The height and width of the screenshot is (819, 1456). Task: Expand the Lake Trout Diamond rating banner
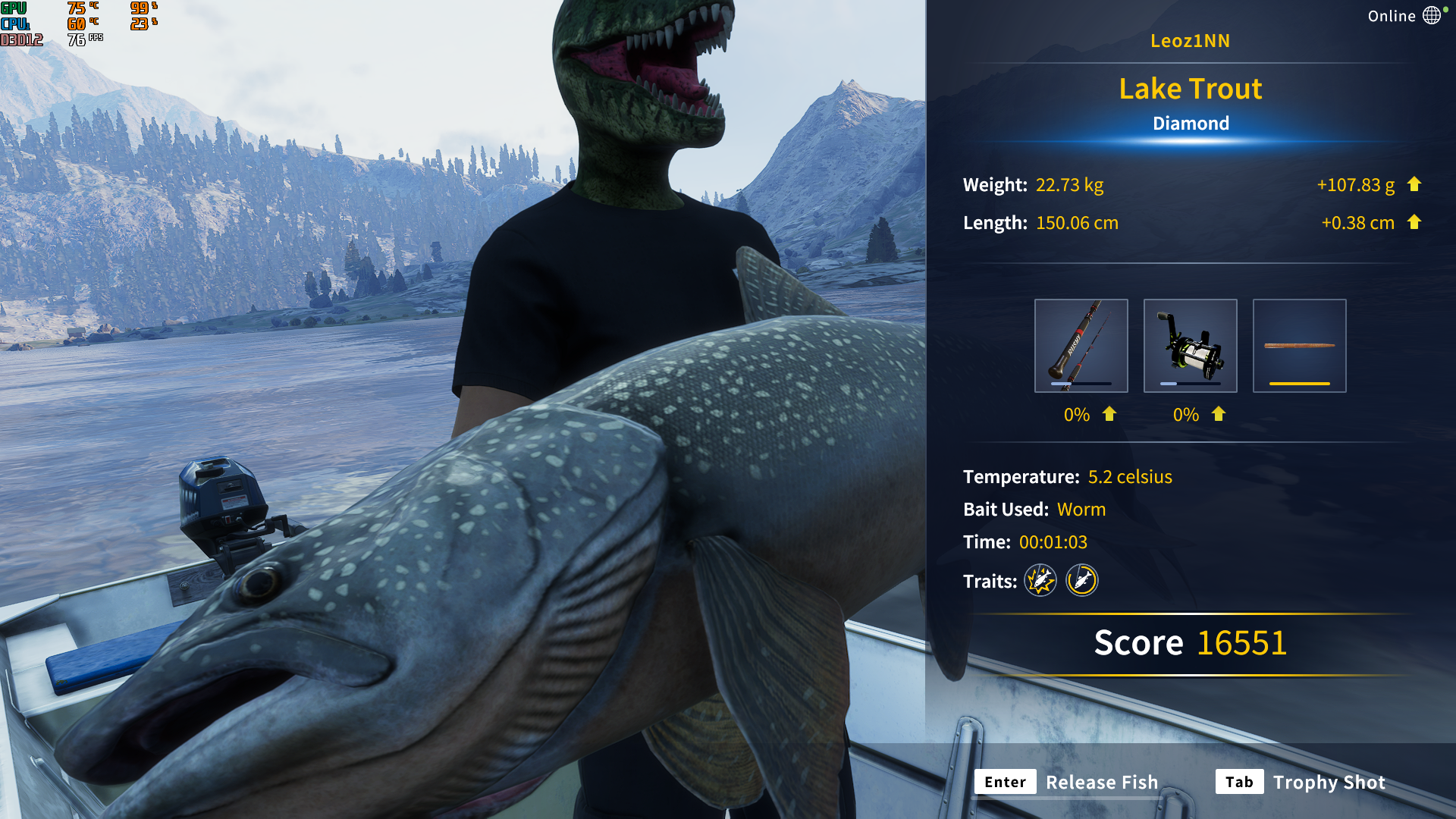[1191, 123]
